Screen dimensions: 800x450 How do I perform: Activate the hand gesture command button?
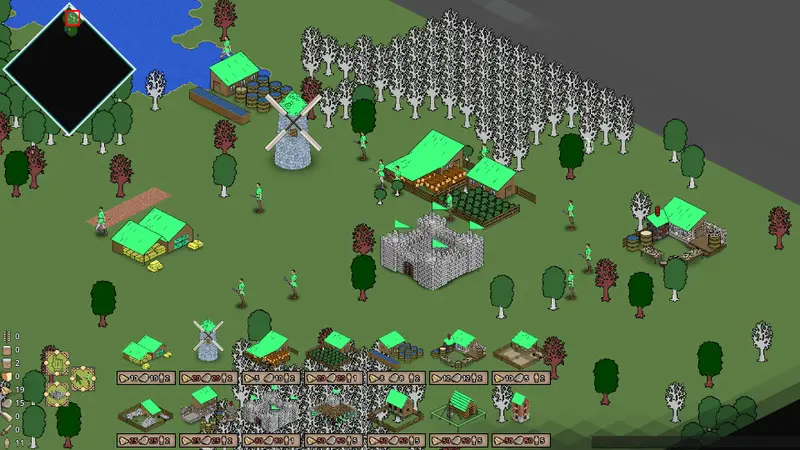pyautogui.click(x=56, y=361)
